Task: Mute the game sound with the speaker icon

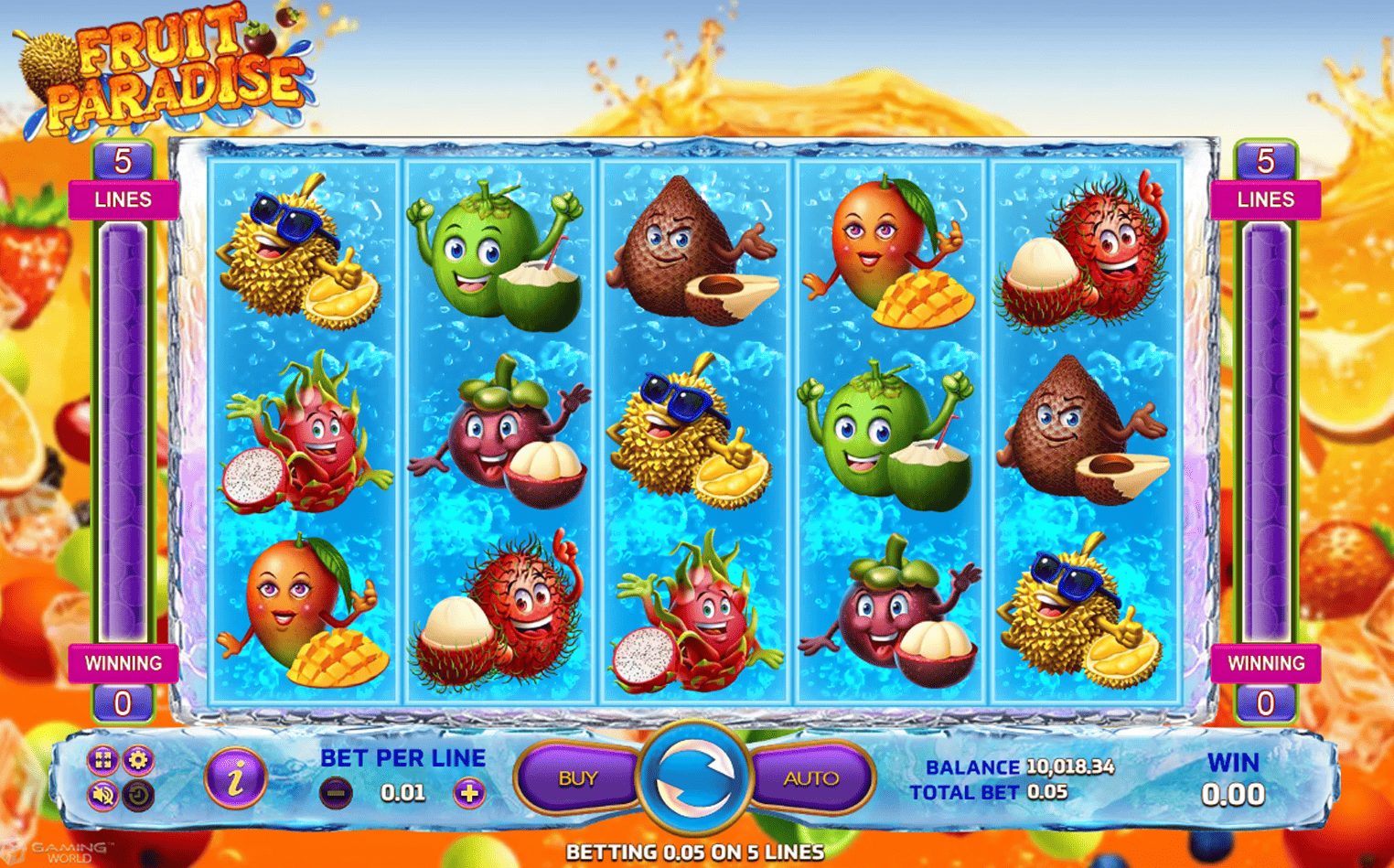Action: click(103, 795)
